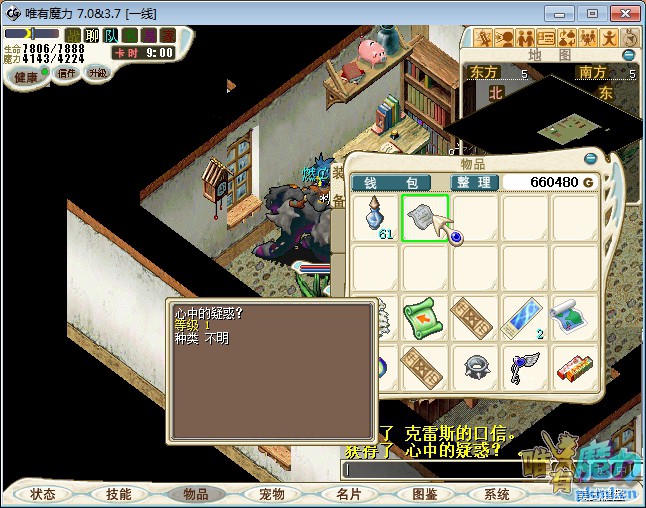Open the 聊 chat button in HUD
This screenshot has height=508, width=646.
pos(92,35)
